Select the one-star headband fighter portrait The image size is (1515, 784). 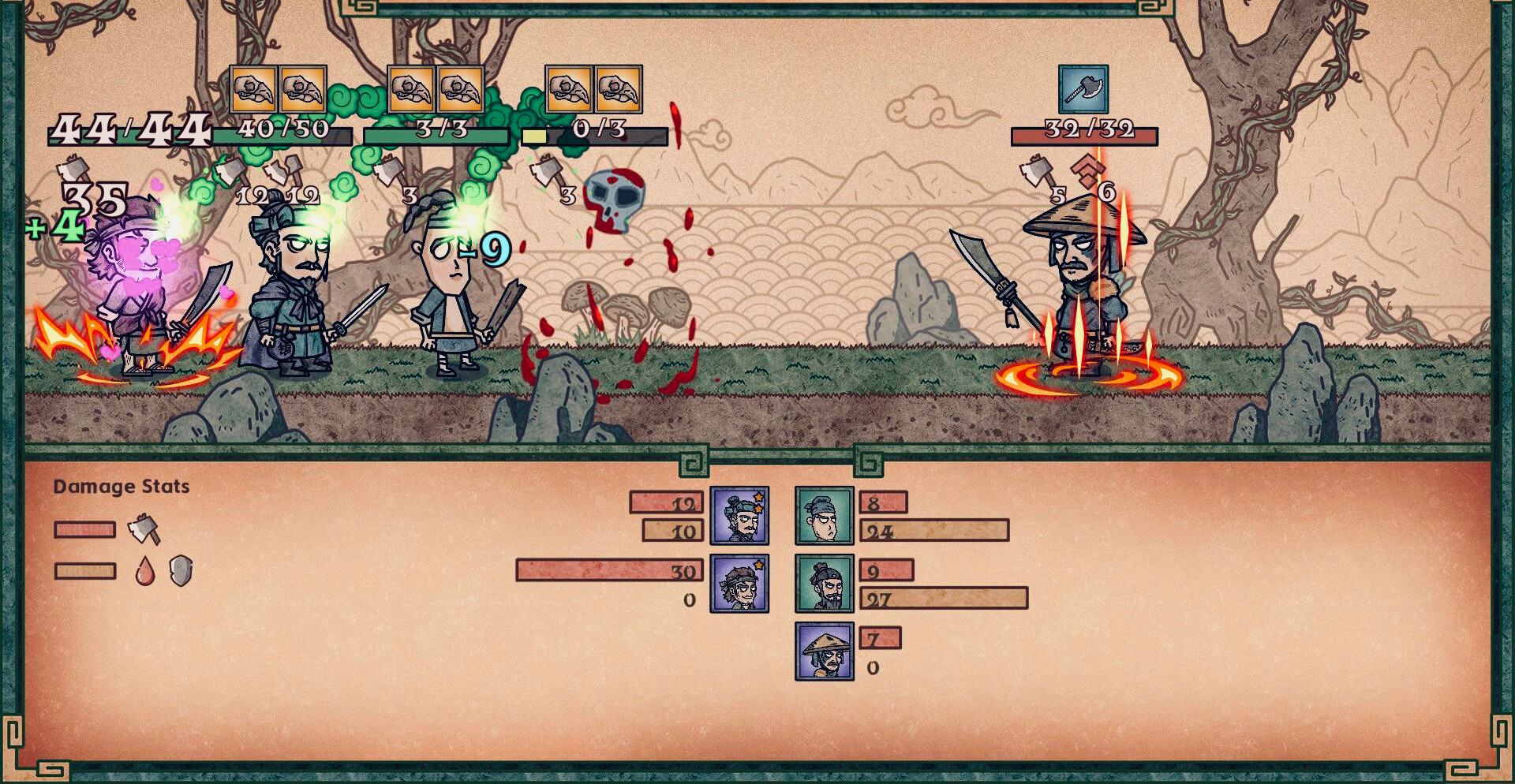[739, 584]
